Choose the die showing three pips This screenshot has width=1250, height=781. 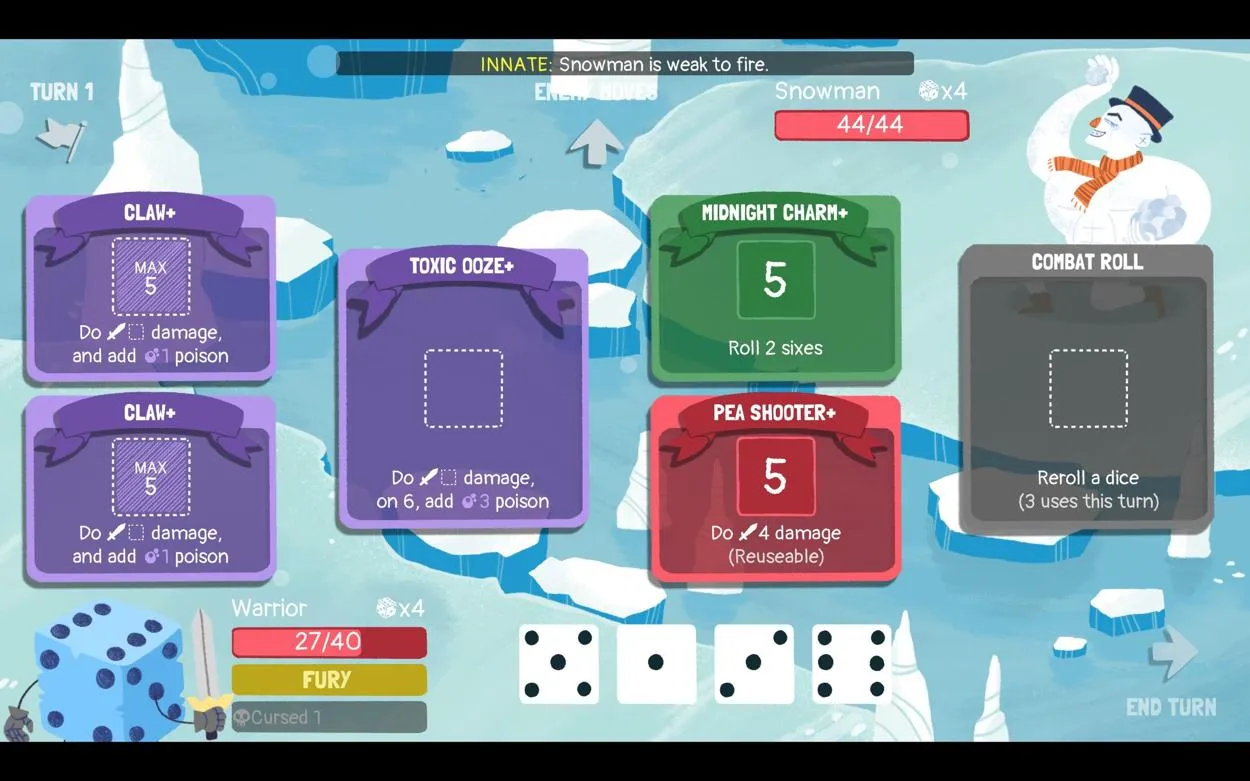754,663
